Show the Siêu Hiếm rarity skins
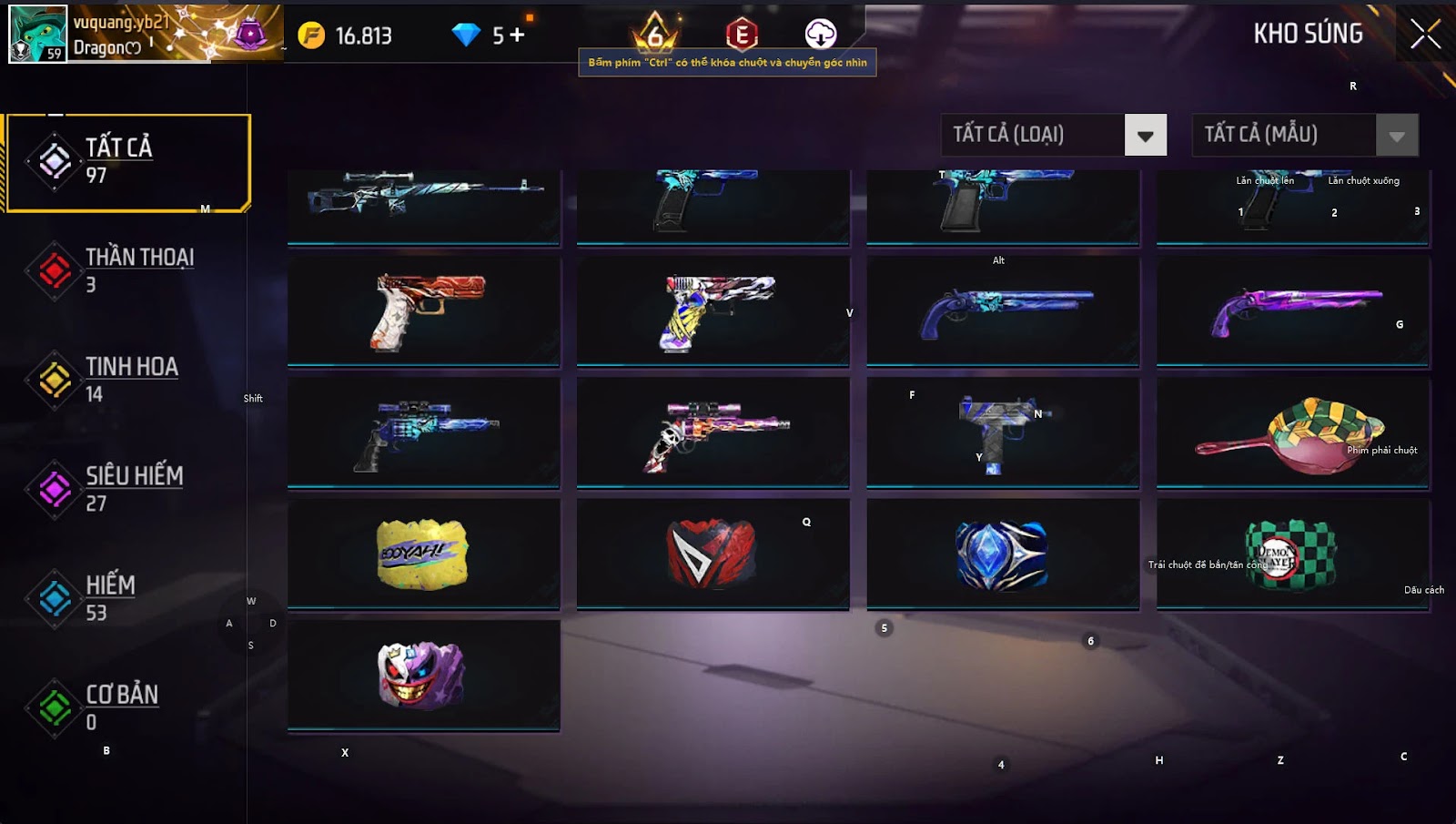The height and width of the screenshot is (824, 1456). tap(128, 489)
